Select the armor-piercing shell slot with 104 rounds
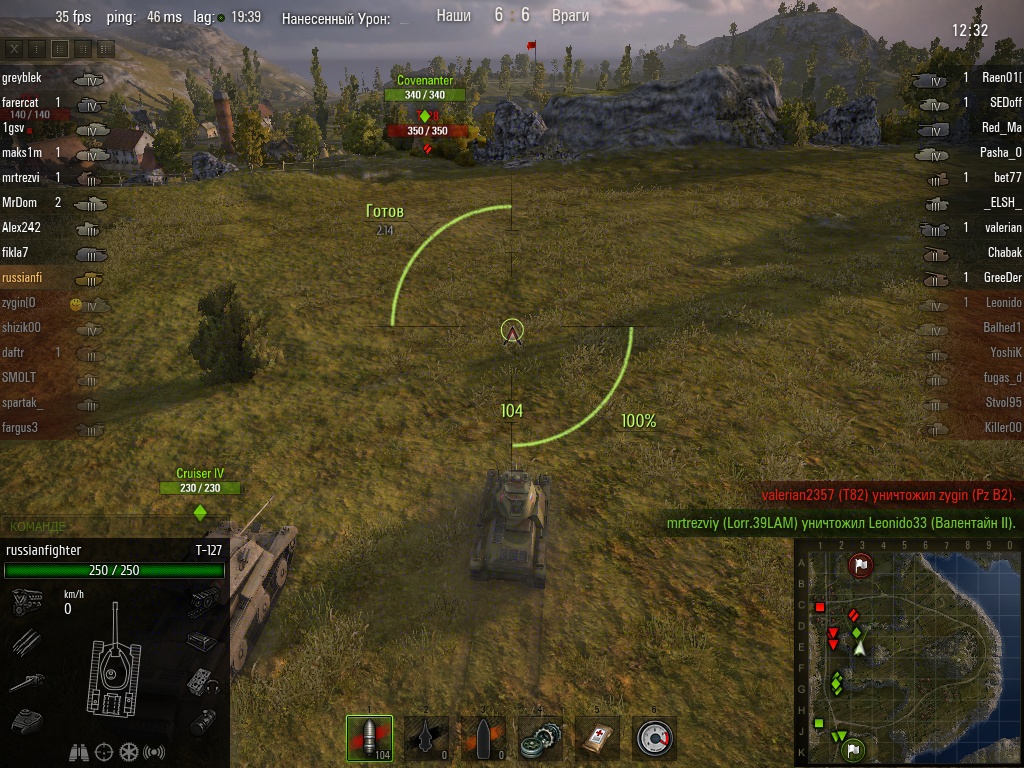This screenshot has height=768, width=1024. [x=369, y=738]
